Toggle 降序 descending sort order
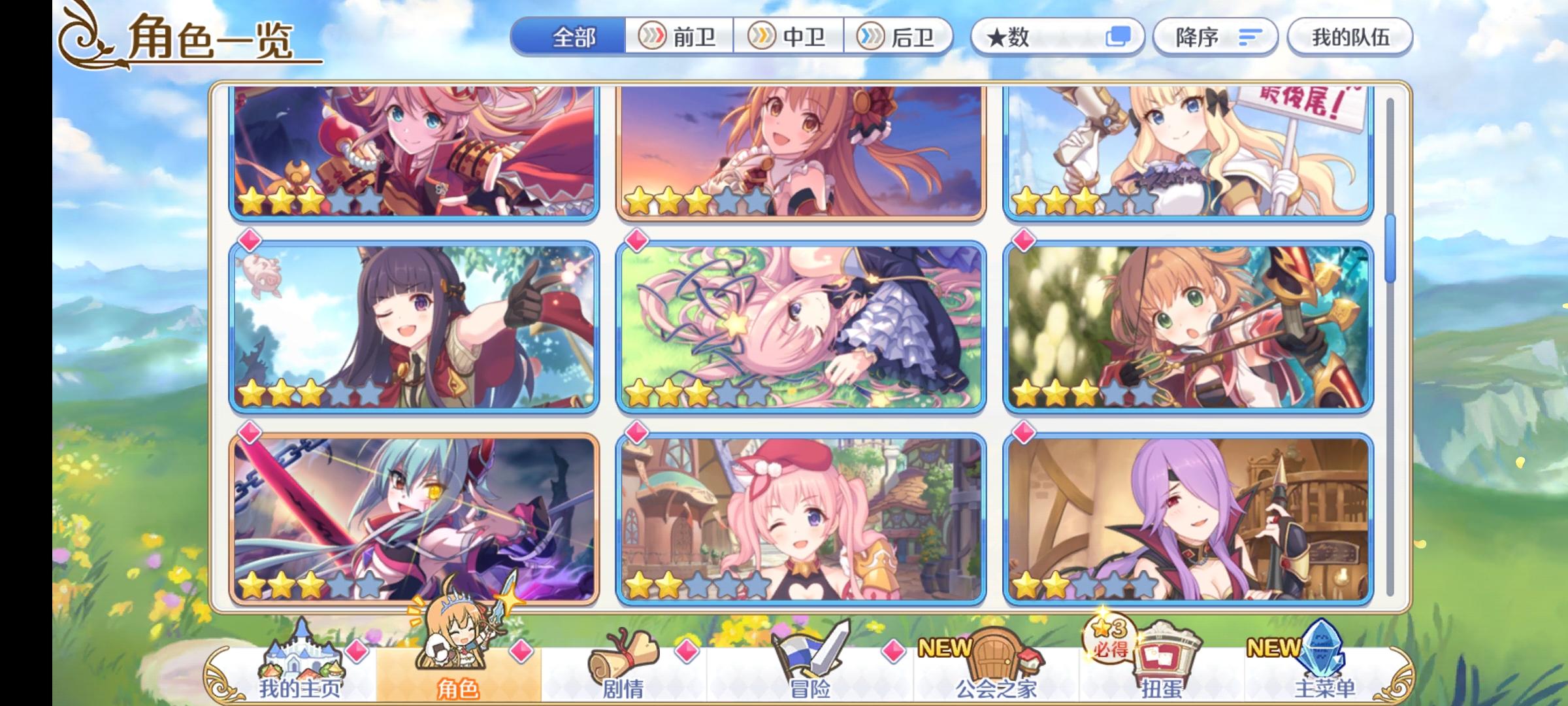Image resolution: width=1568 pixels, height=706 pixels. (1215, 37)
